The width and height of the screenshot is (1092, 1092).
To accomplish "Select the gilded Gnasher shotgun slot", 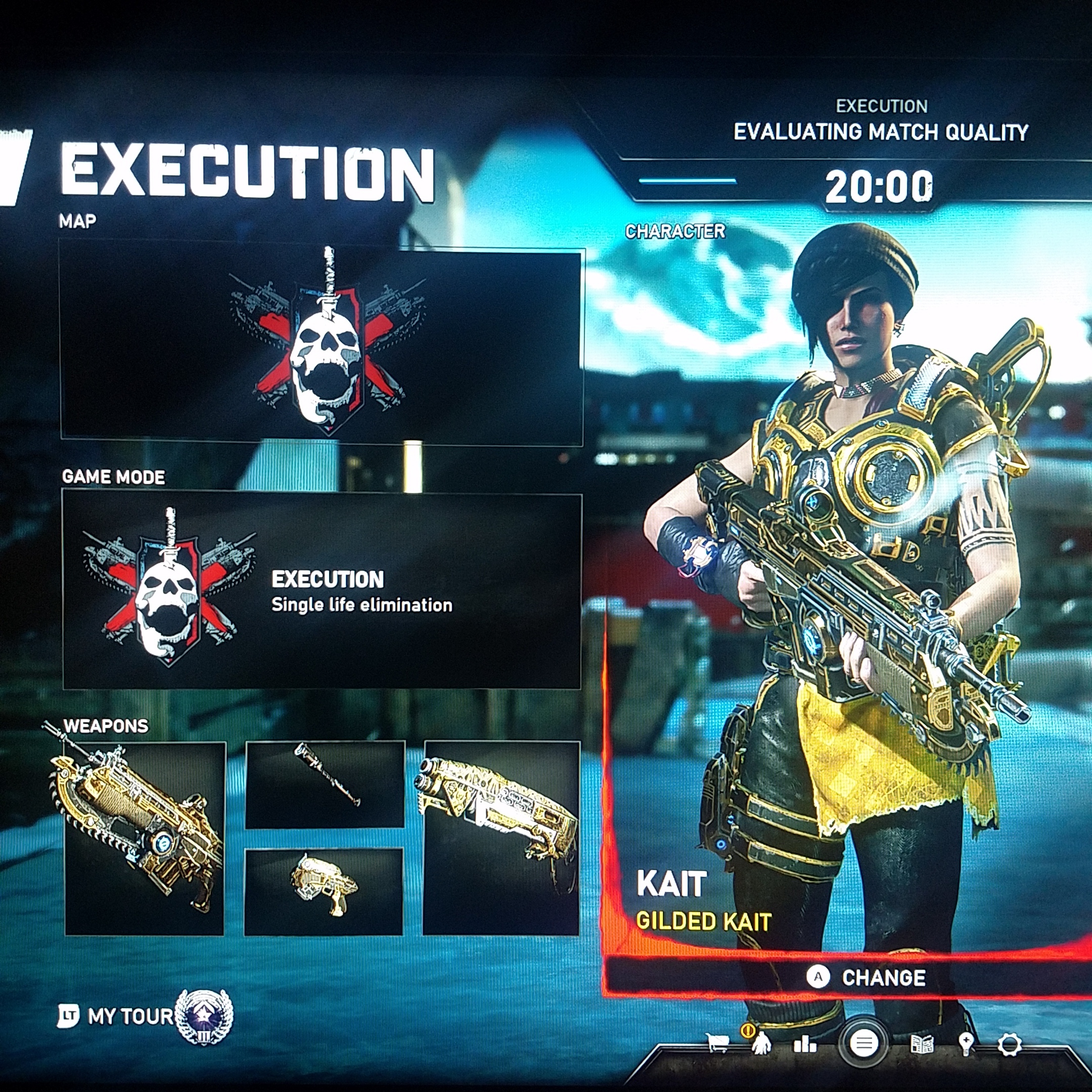I will point(502,838).
